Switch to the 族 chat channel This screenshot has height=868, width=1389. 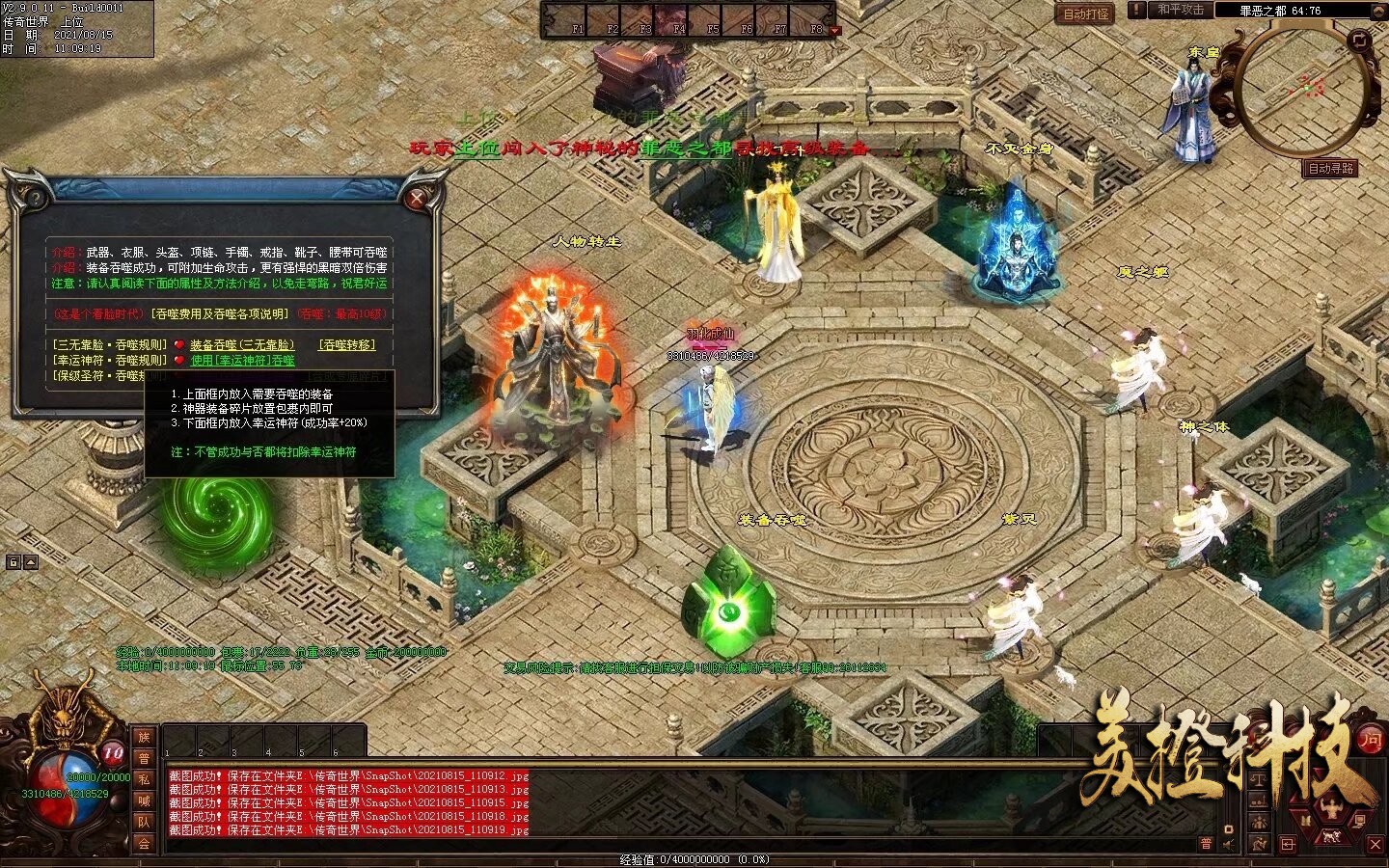pos(144,738)
